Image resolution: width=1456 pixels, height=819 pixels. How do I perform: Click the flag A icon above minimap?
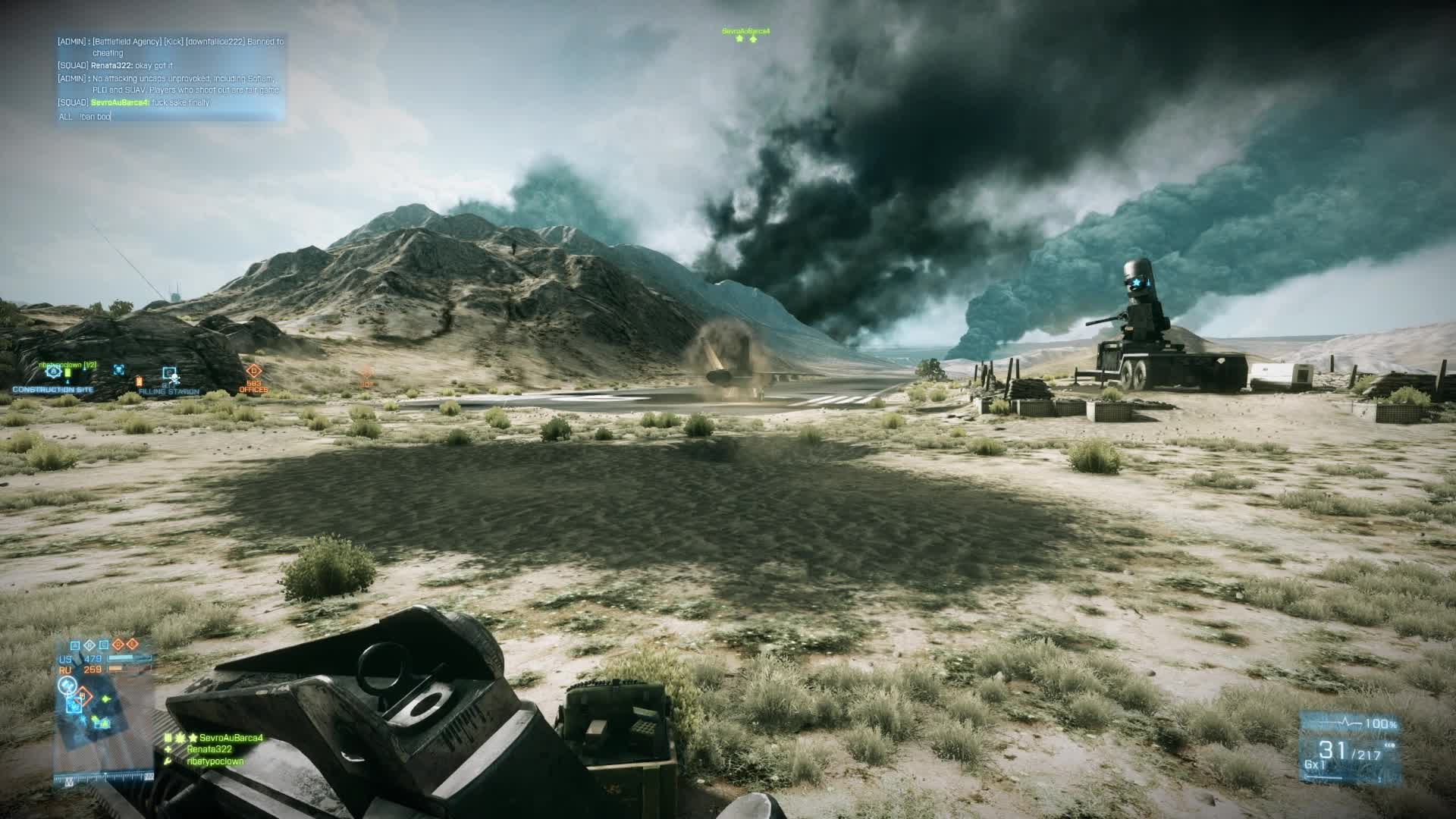[75, 645]
